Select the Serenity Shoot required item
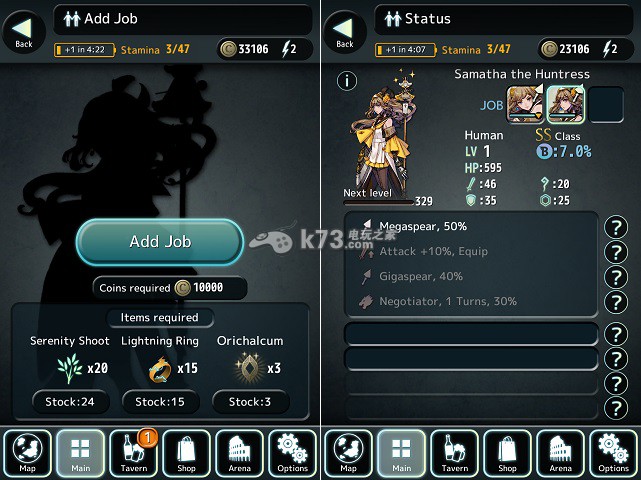This screenshot has height=480, width=641. [69, 368]
